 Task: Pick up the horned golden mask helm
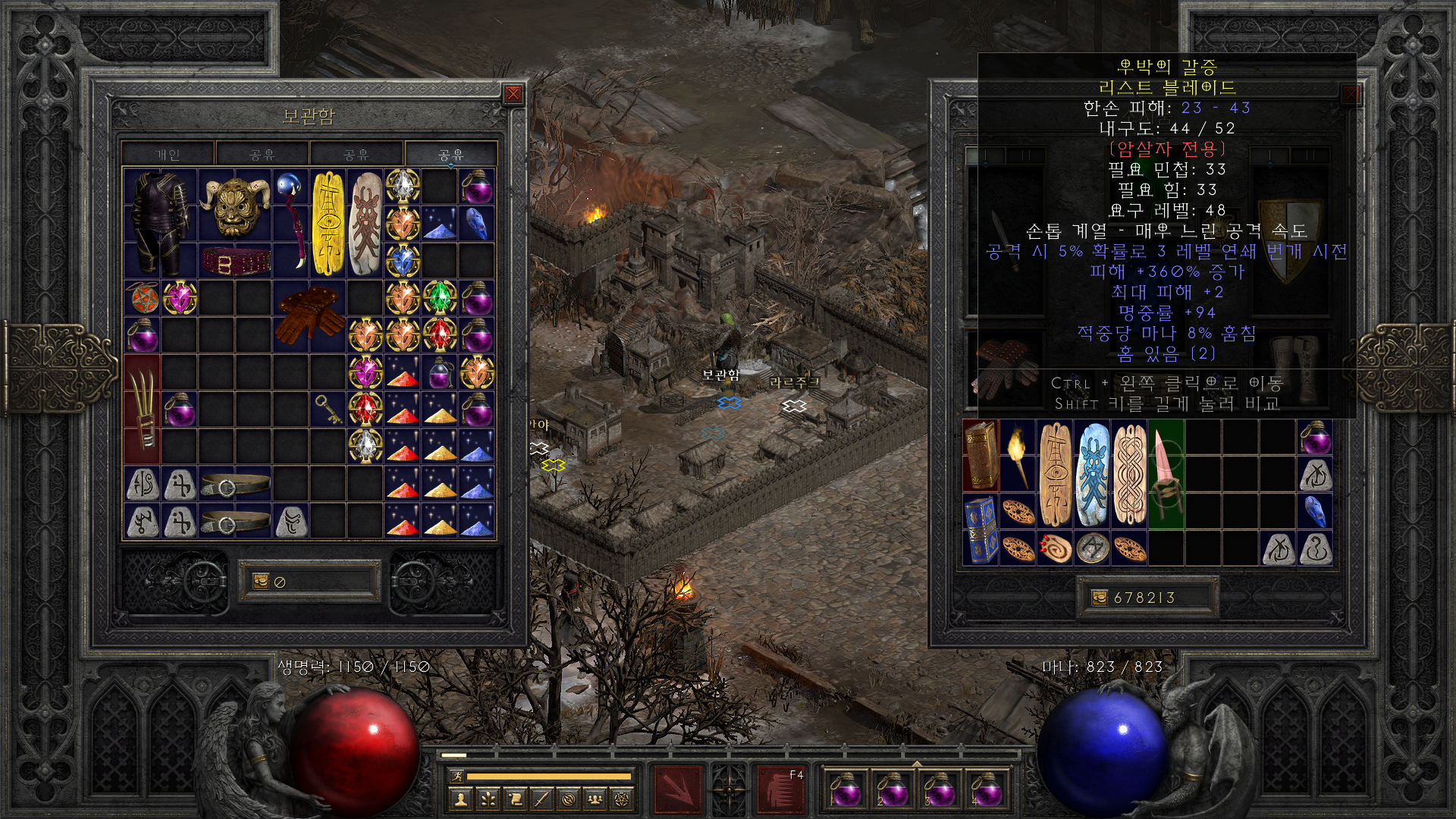tap(234, 206)
